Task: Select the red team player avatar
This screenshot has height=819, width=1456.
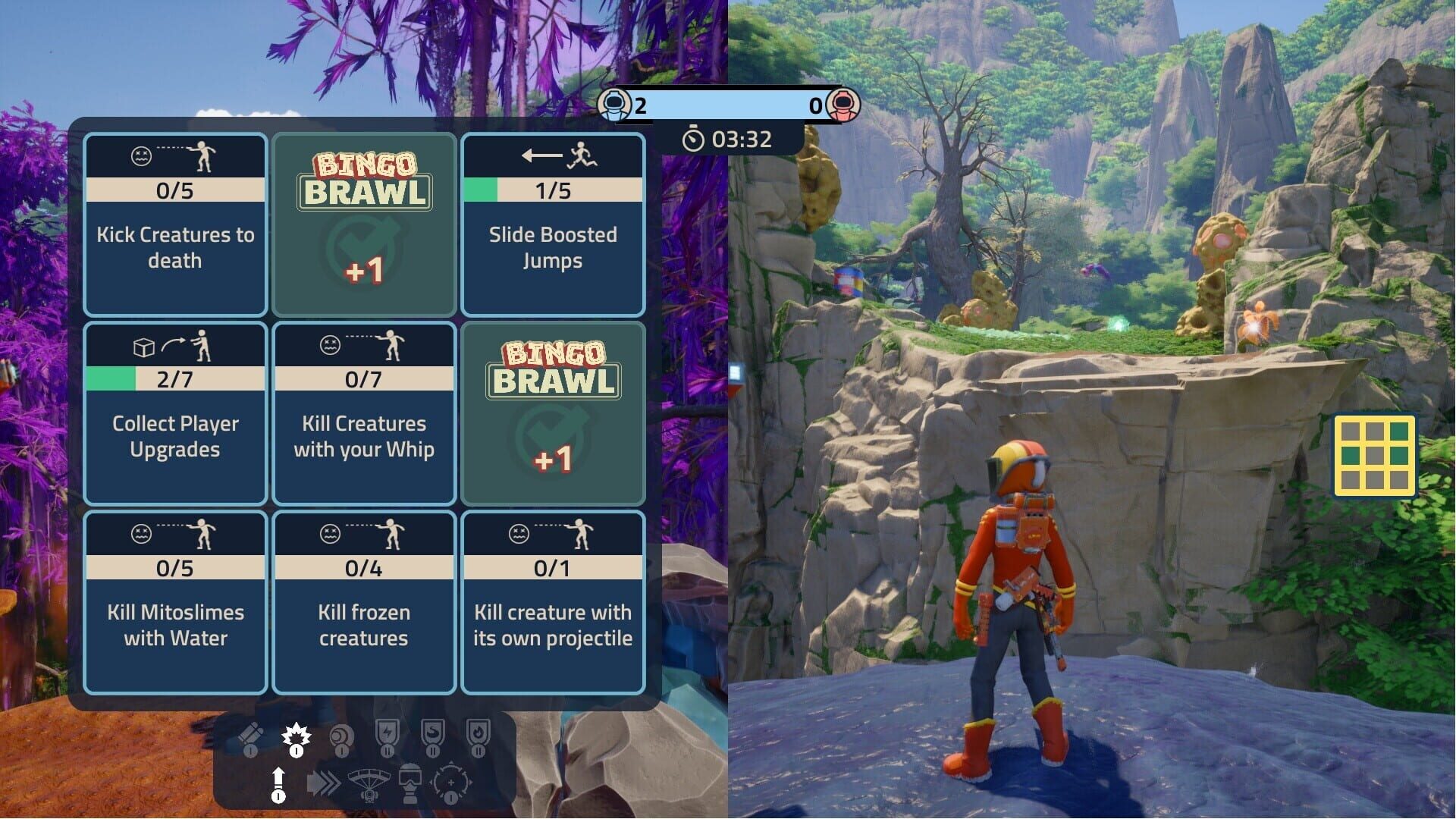Action: pos(845,105)
